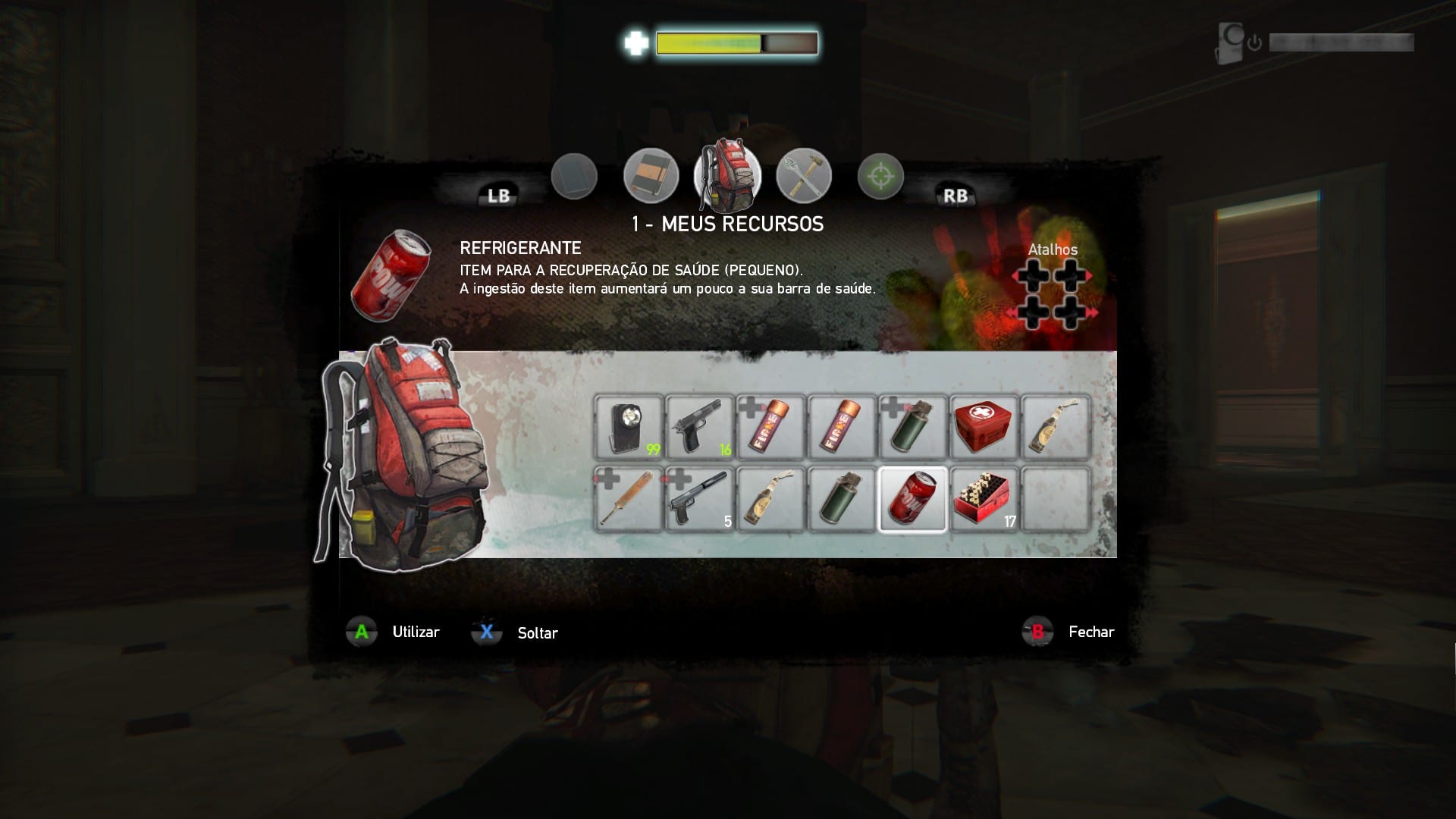Select the ammo box with 17 rounds
1456x819 pixels.
[x=984, y=499]
